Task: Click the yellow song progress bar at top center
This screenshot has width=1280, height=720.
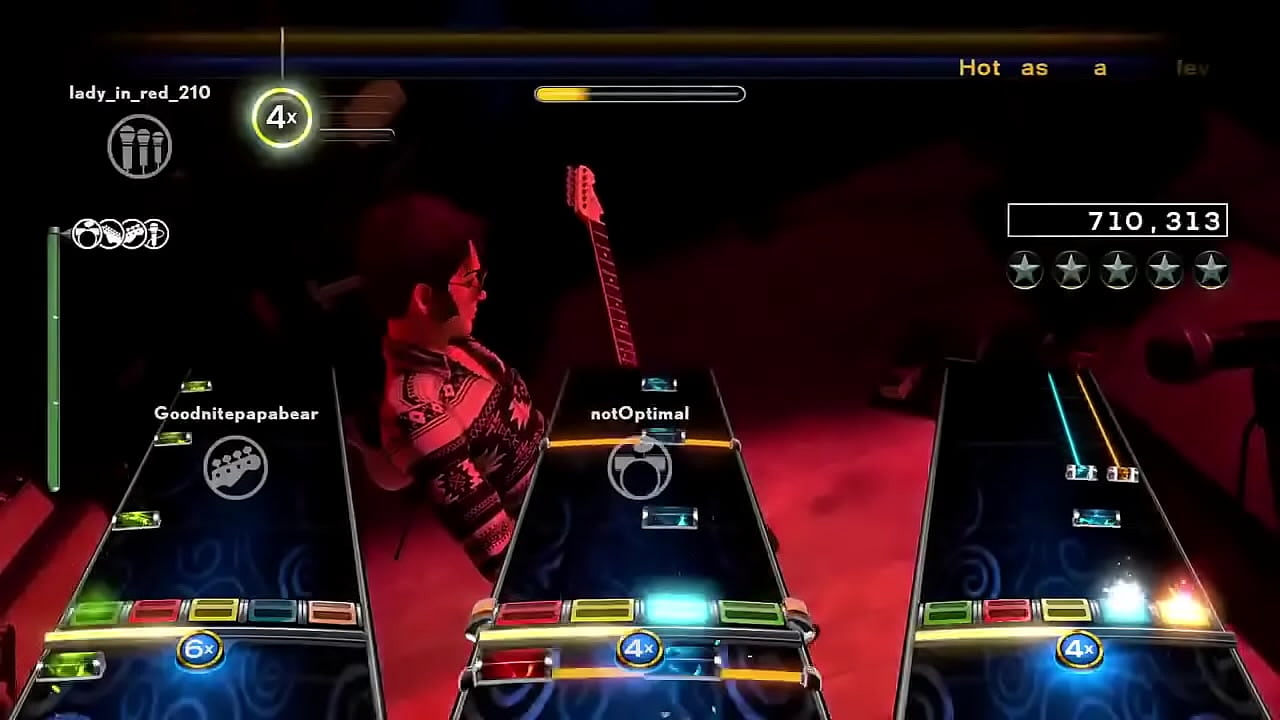Action: tap(640, 93)
